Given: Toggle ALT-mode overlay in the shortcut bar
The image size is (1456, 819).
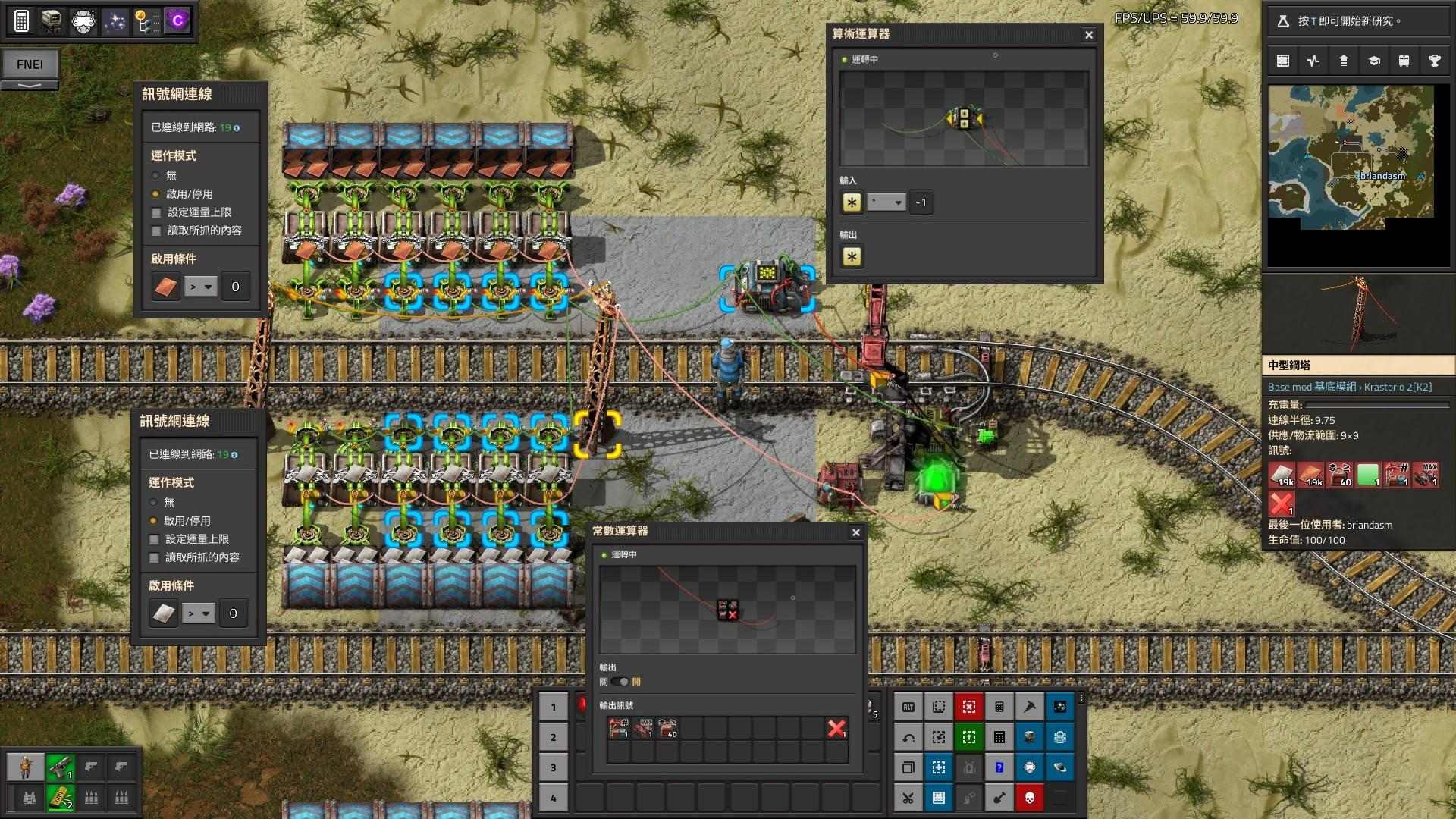Looking at the screenshot, I should [x=908, y=706].
